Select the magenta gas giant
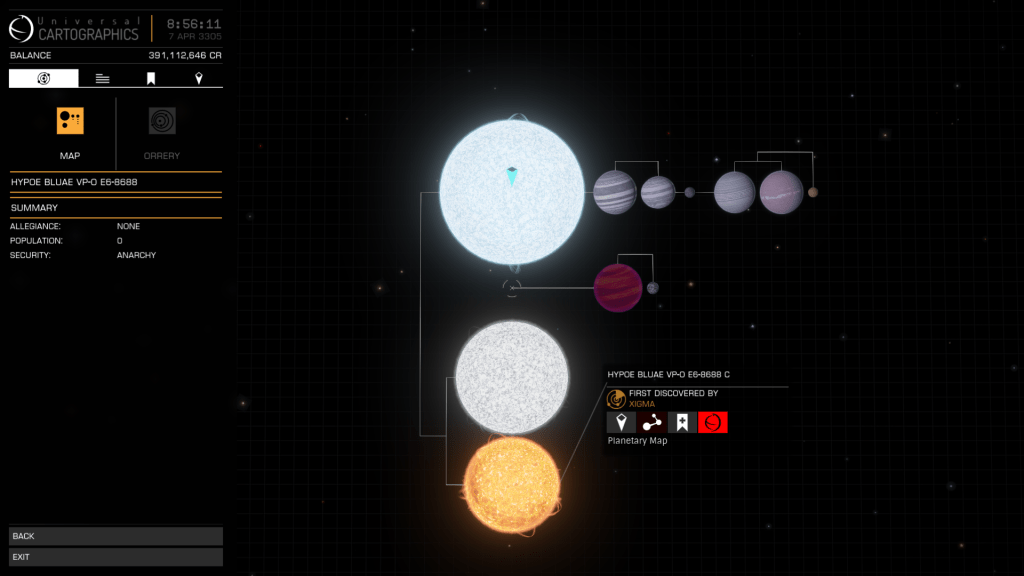 coord(618,288)
